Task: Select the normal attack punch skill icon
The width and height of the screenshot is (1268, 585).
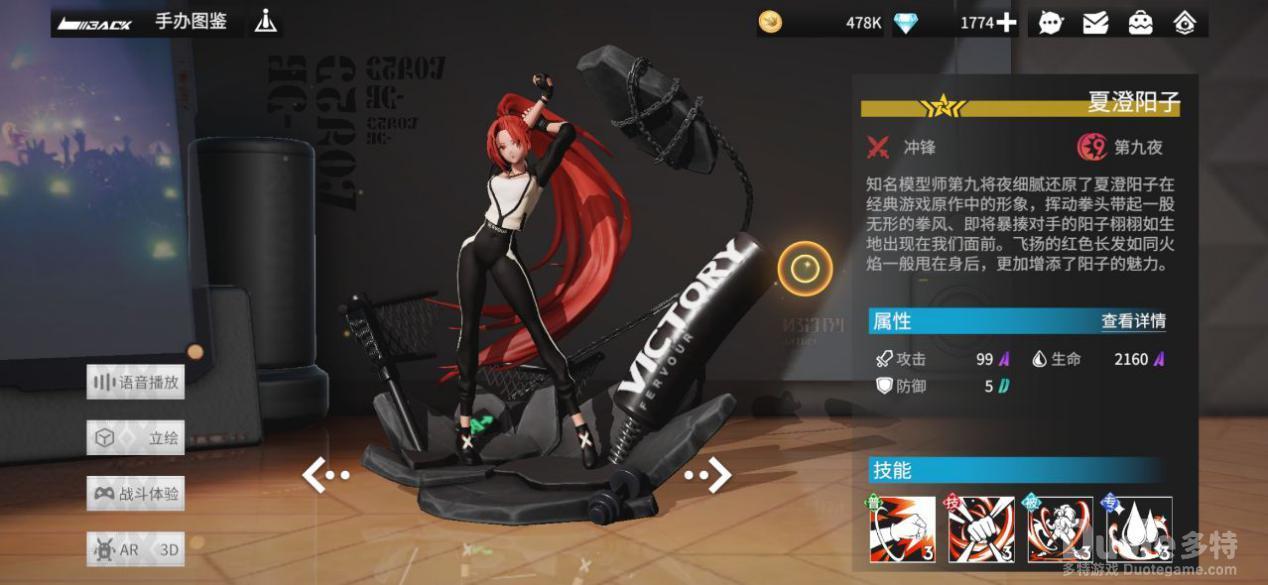Action: pos(902,529)
